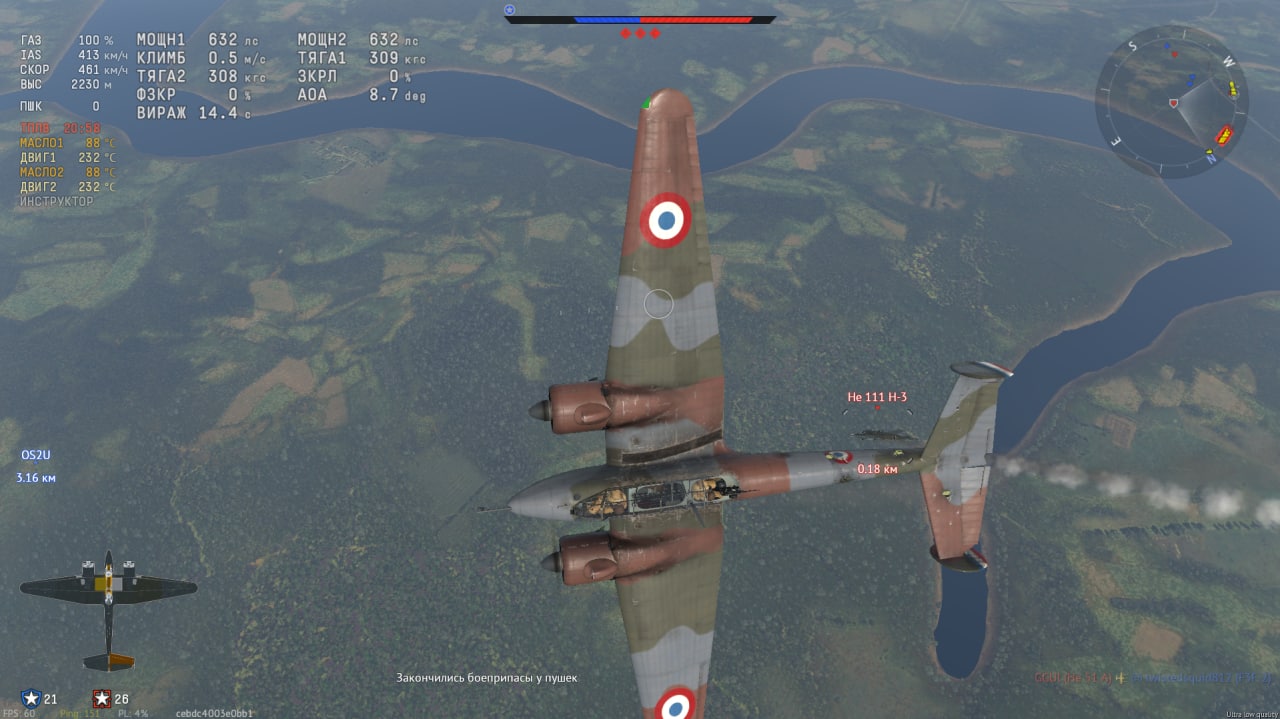
Task: Click the aircraft damage silhouette indicator
Action: 108,608
